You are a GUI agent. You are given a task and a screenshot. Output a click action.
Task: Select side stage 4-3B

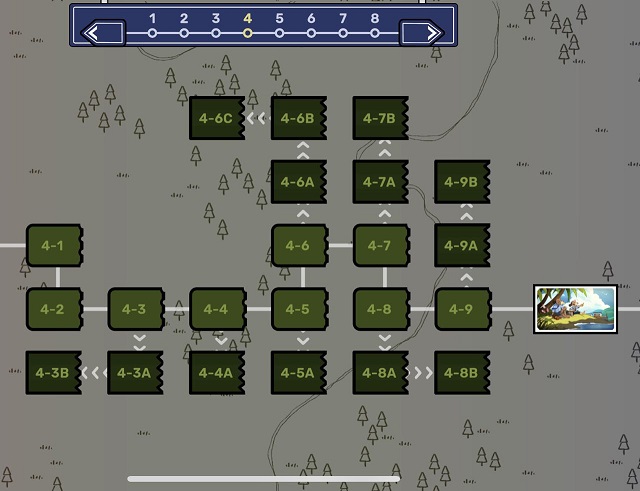(52, 373)
